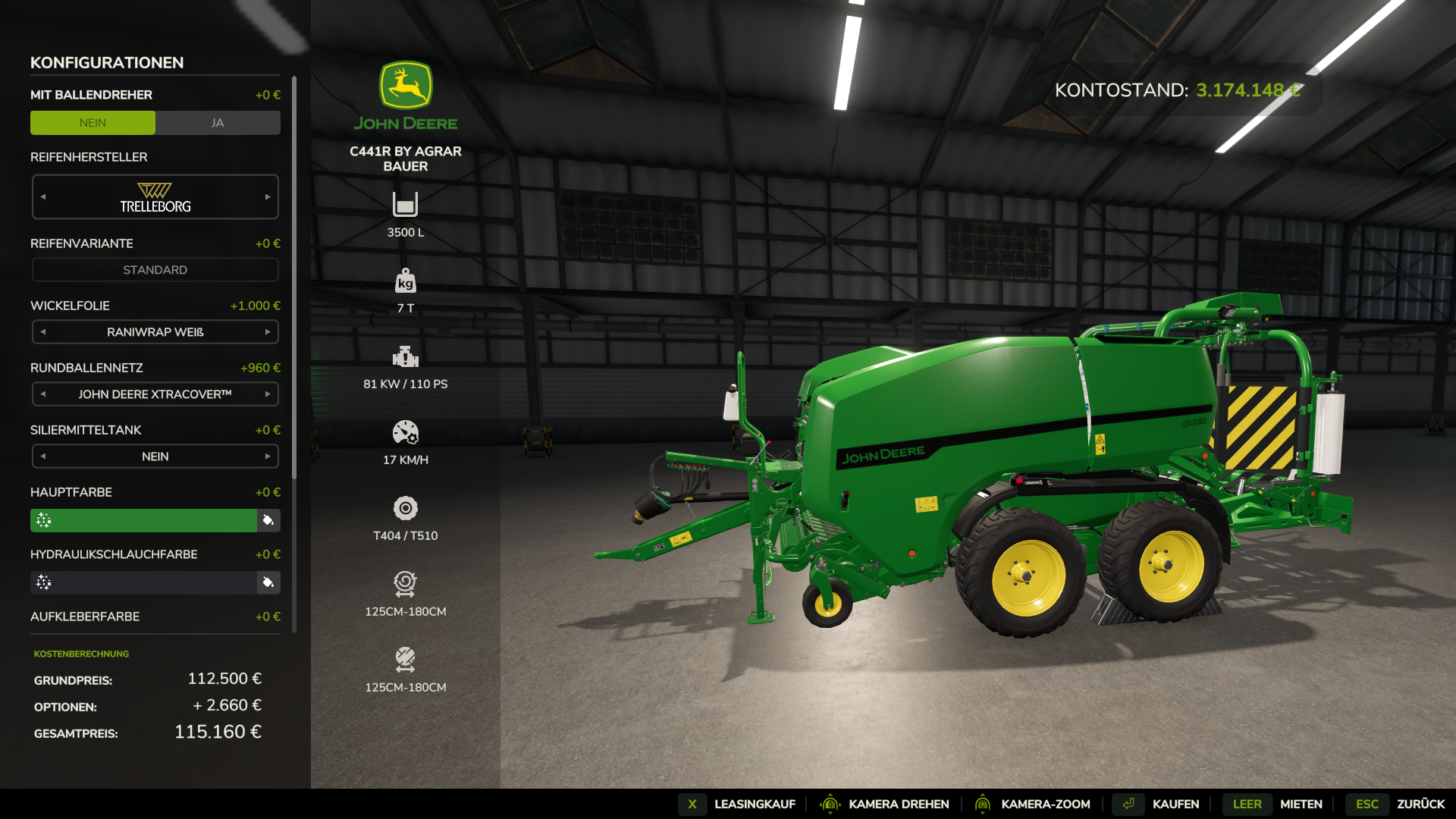
Task: Step Siliermitteltank option backward
Action: pos(43,457)
